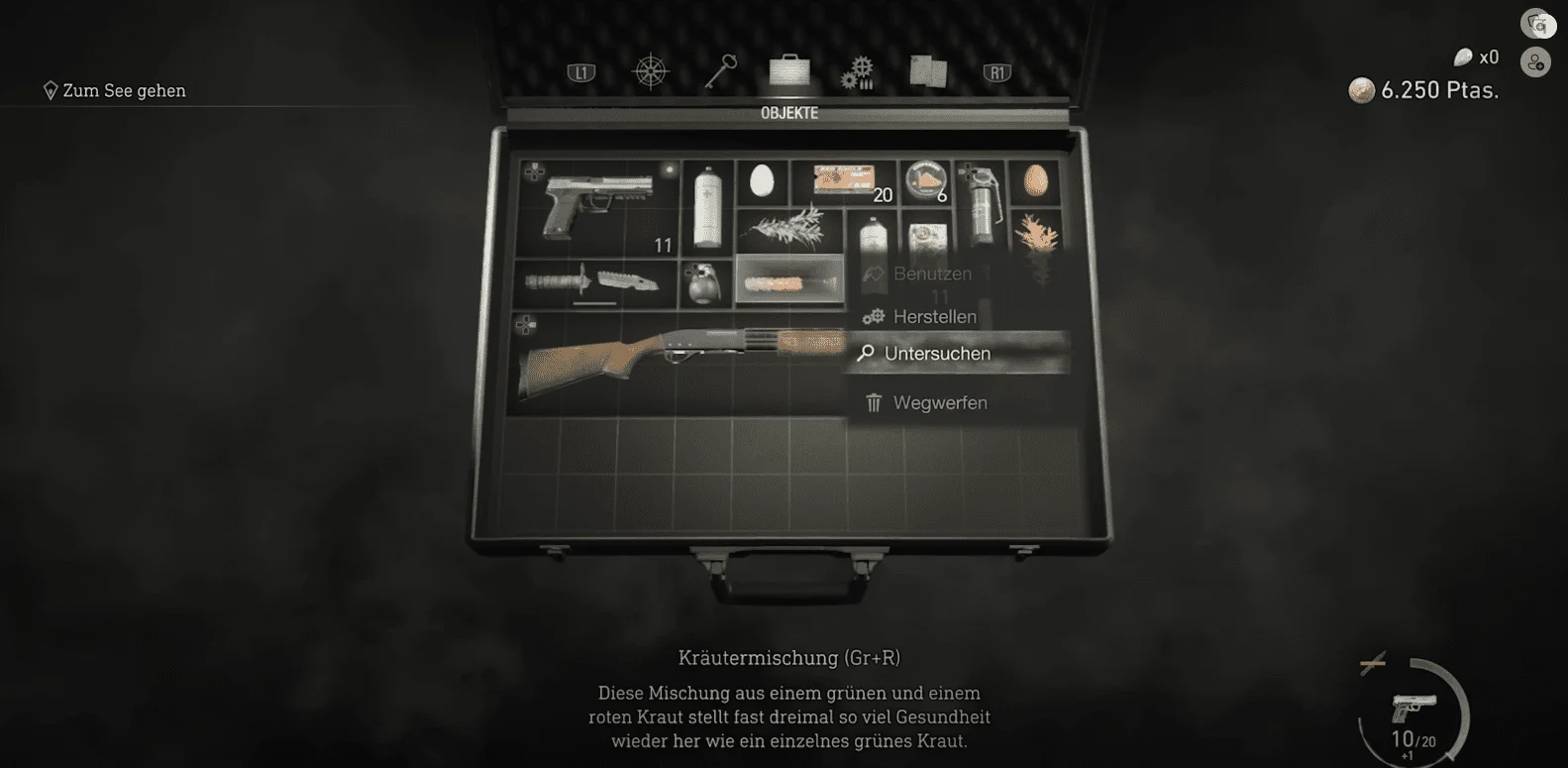Select the gunpowder tin showing 6
Viewport: 1568px width, 768px height.
point(926,181)
